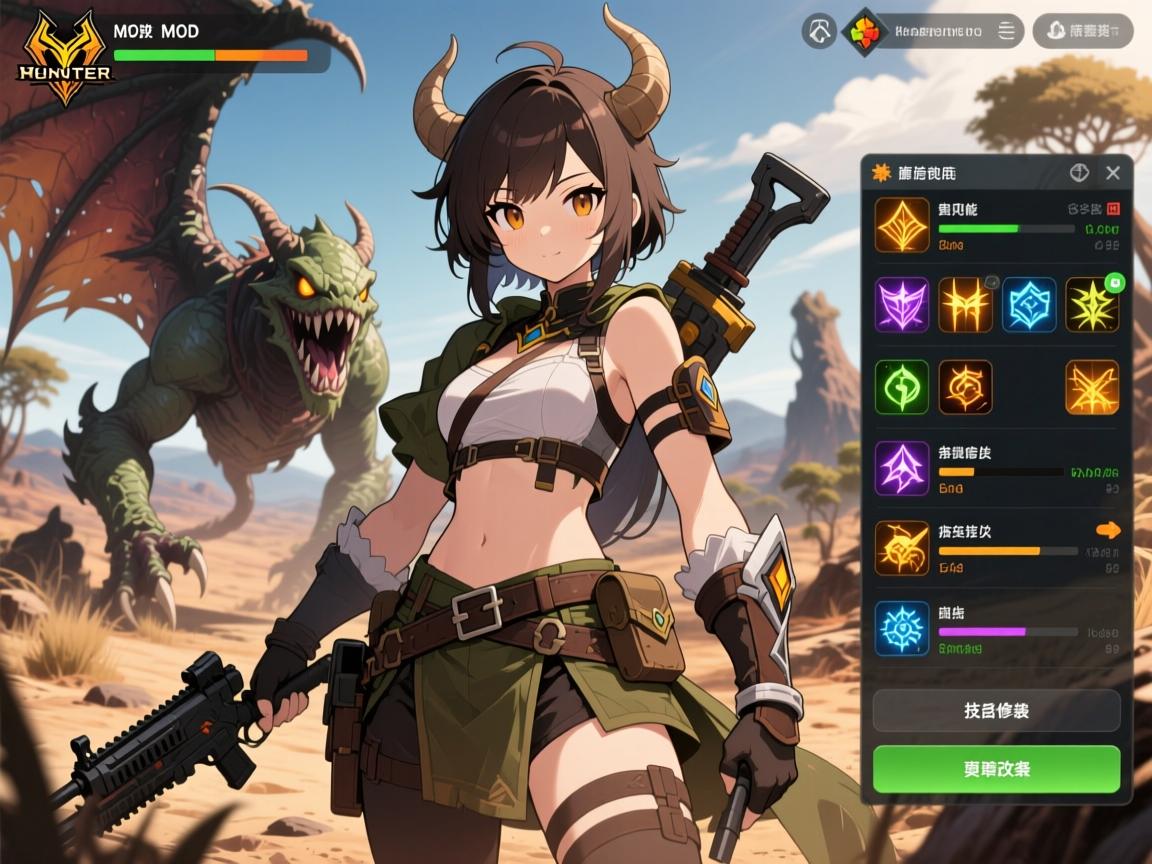This screenshot has width=1152, height=864.
Task: Click the gray button above the green one
Action: click(x=996, y=711)
